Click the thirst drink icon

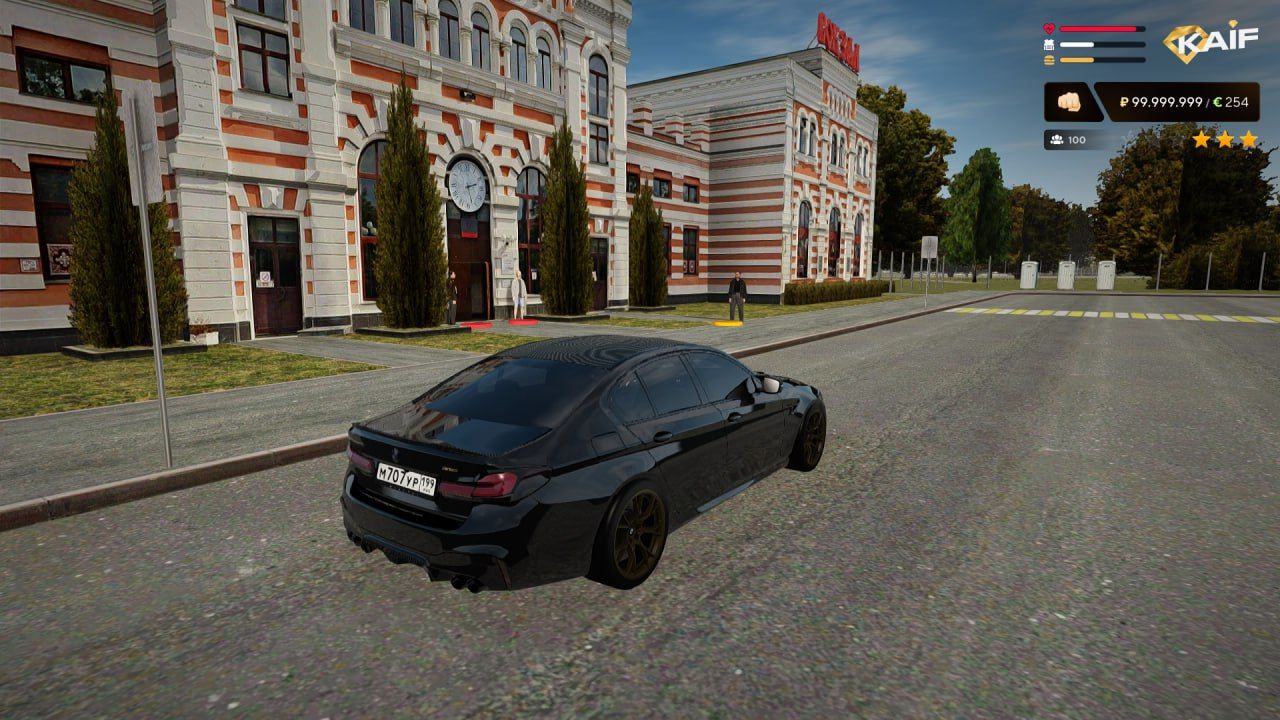tap(1049, 44)
